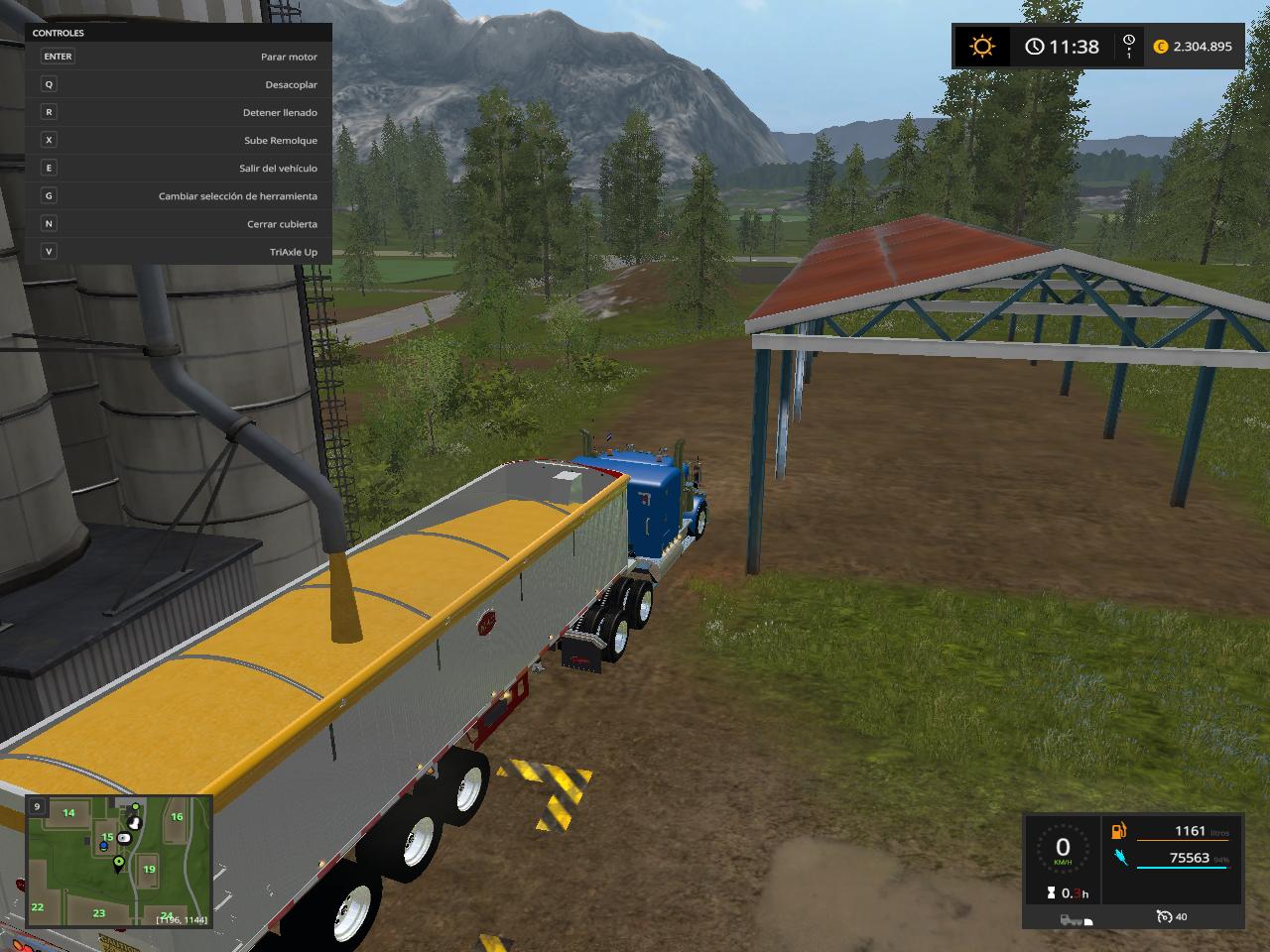Select field 16 on the minimap

tap(177, 817)
